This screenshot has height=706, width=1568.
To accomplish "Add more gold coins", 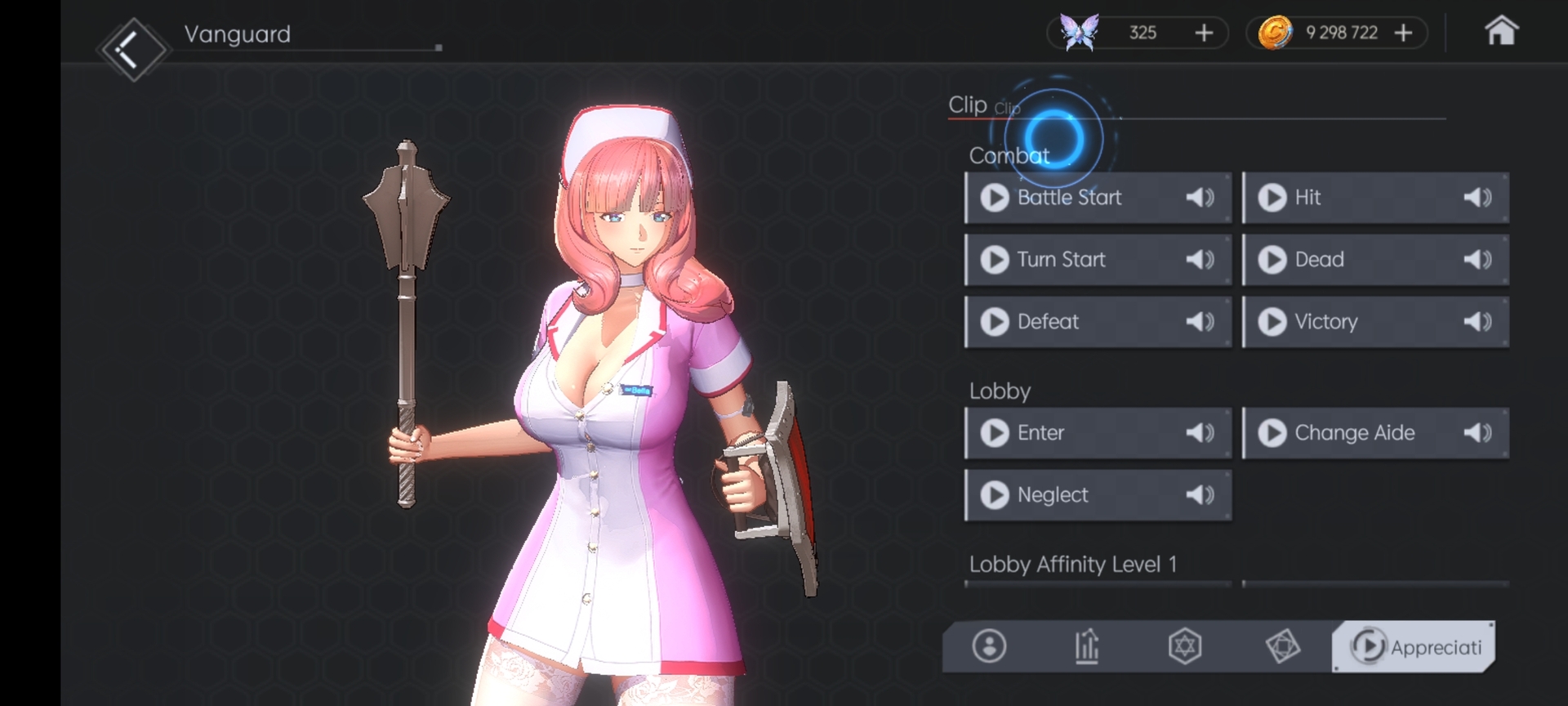I will (x=1403, y=33).
